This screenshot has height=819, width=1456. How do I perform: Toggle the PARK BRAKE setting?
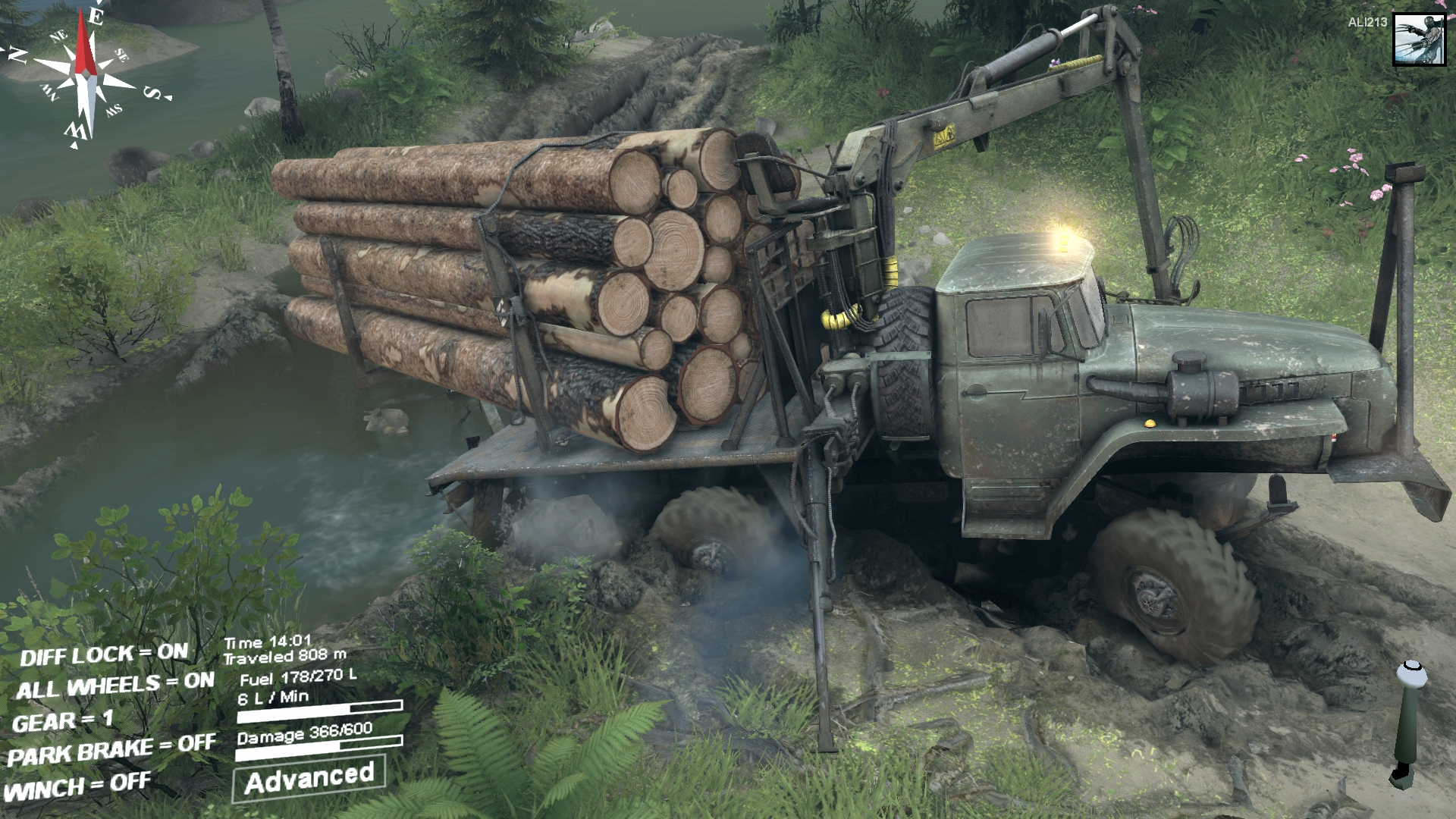click(x=111, y=752)
